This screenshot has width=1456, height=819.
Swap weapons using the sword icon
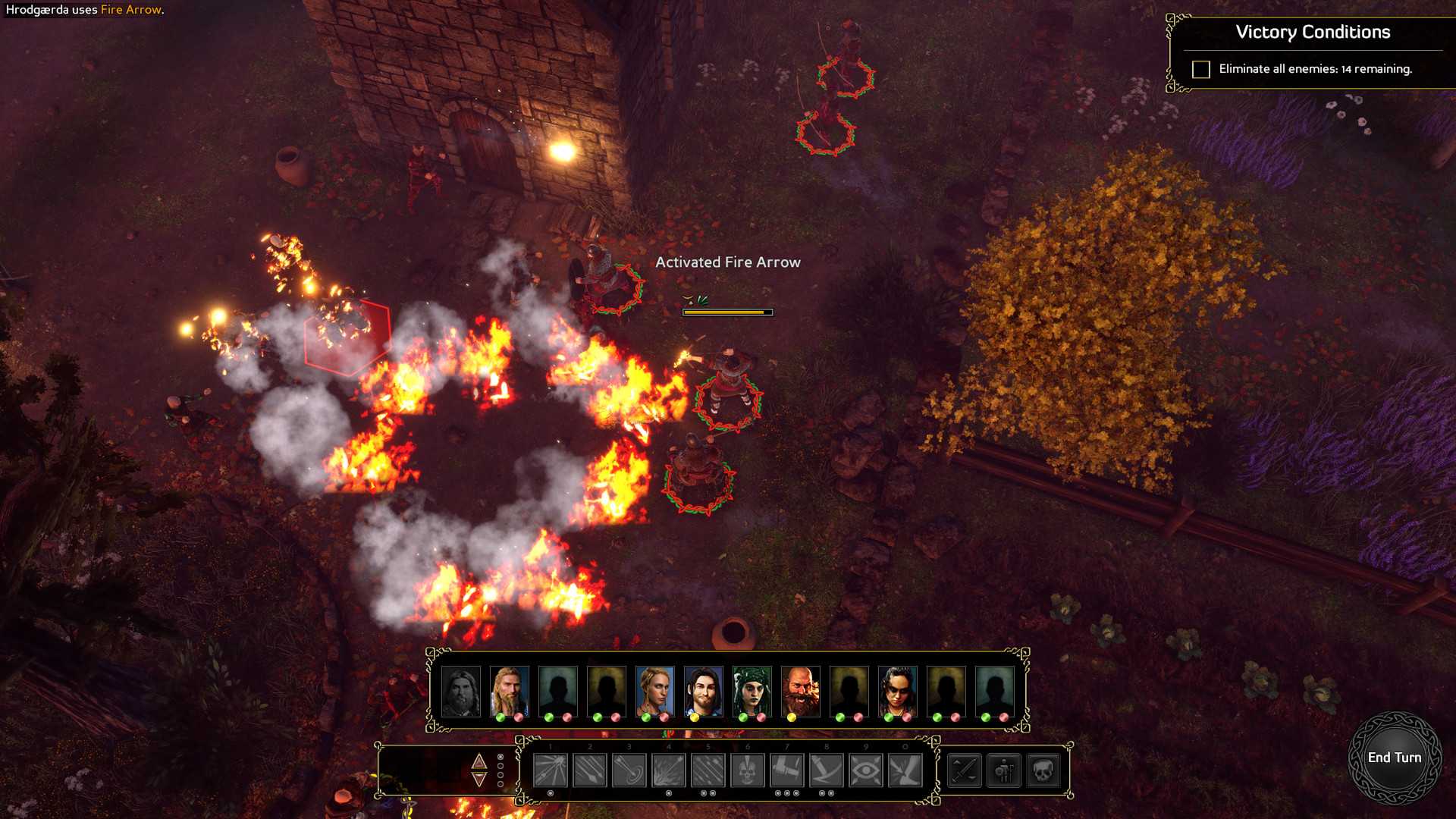coord(963,771)
